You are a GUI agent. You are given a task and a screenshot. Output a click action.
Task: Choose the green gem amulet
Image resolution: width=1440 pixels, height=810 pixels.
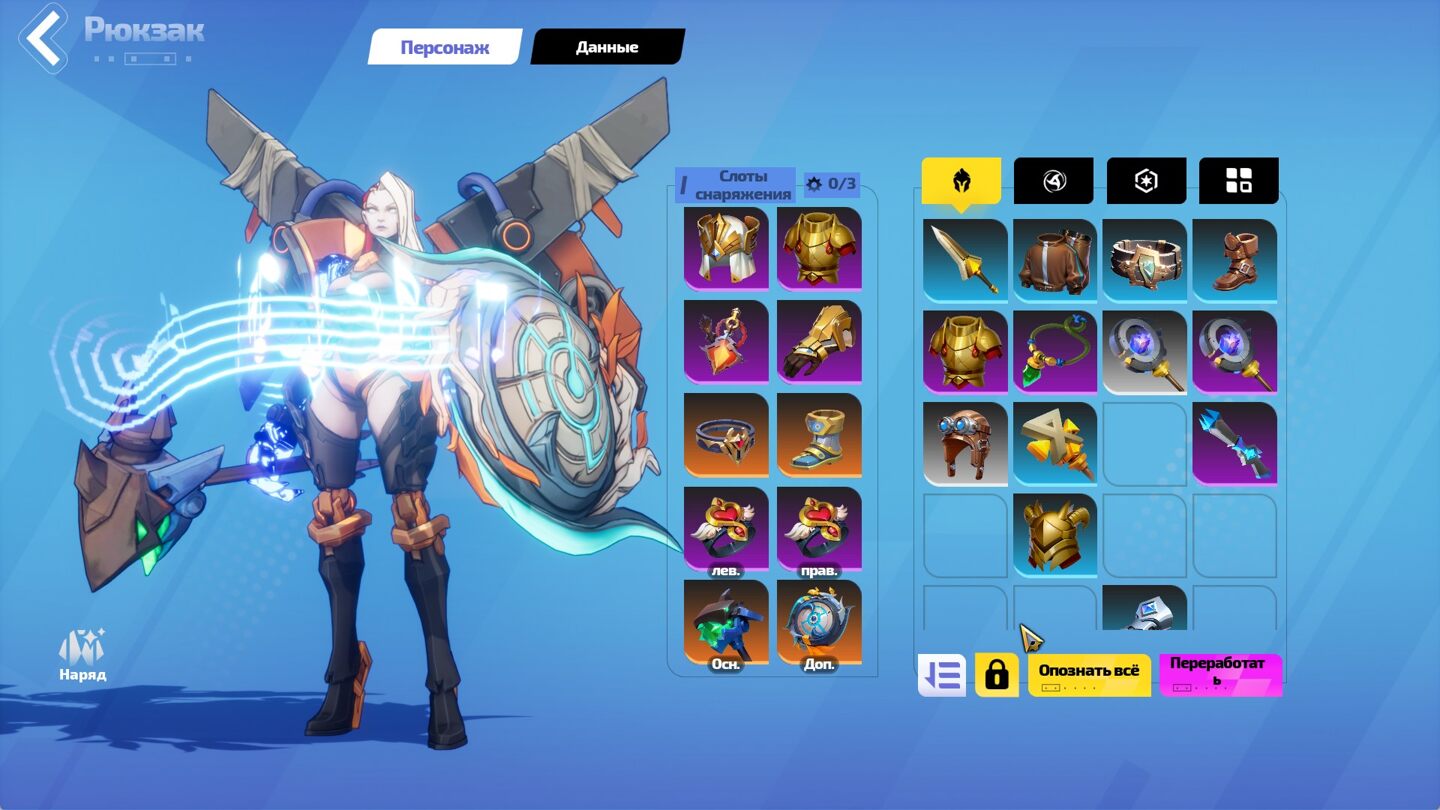[1055, 352]
